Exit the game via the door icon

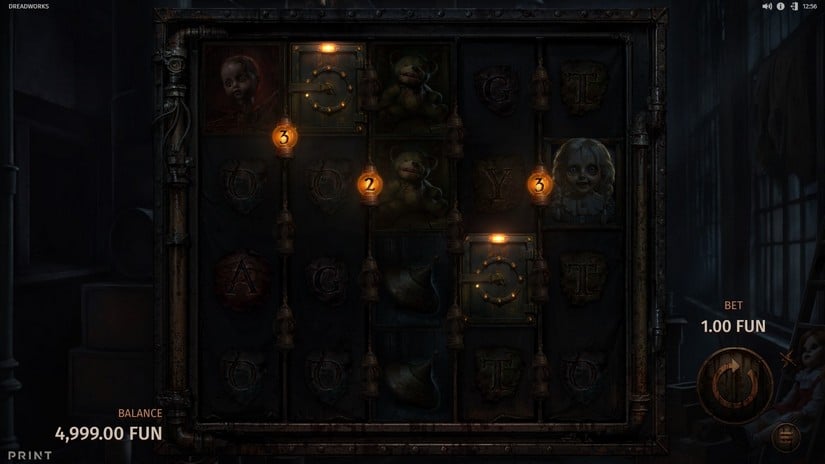793,6
